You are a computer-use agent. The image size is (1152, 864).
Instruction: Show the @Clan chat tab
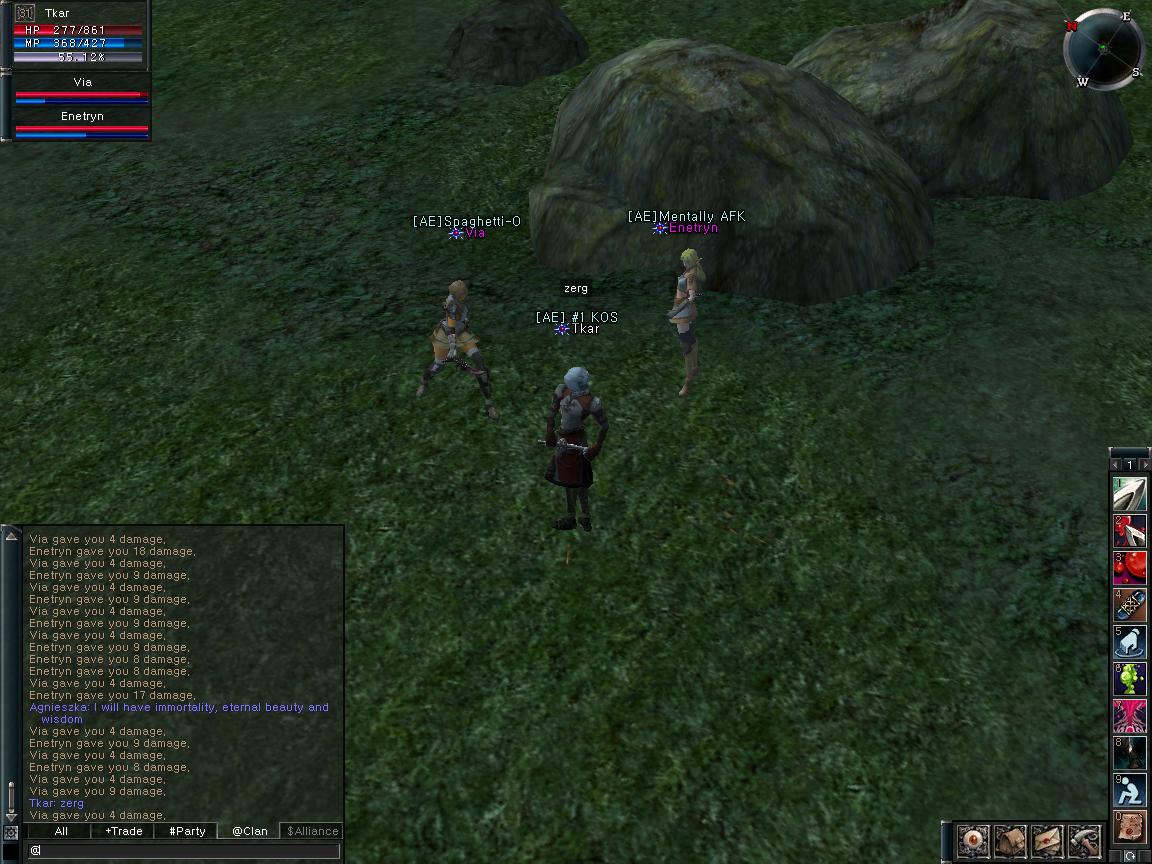point(250,831)
